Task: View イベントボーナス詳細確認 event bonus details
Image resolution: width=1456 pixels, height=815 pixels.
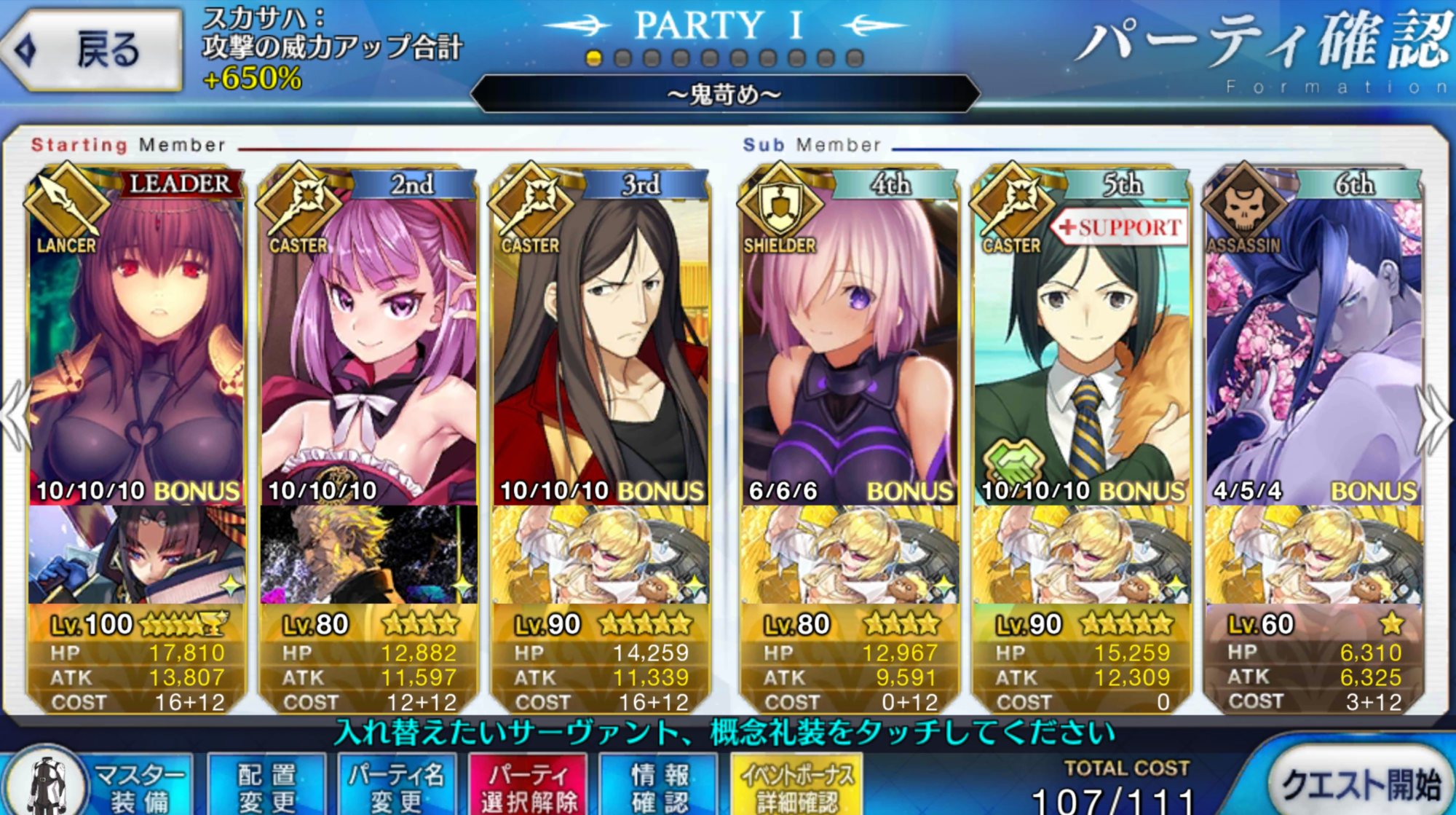Action: point(797,787)
